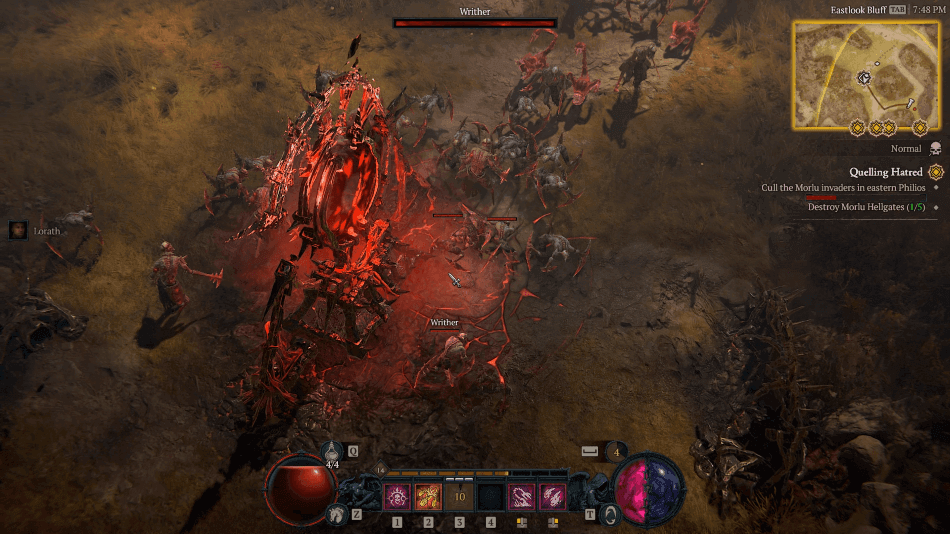
Task: Activate the skull sigil skill in slot 1
Action: pyautogui.click(x=397, y=497)
